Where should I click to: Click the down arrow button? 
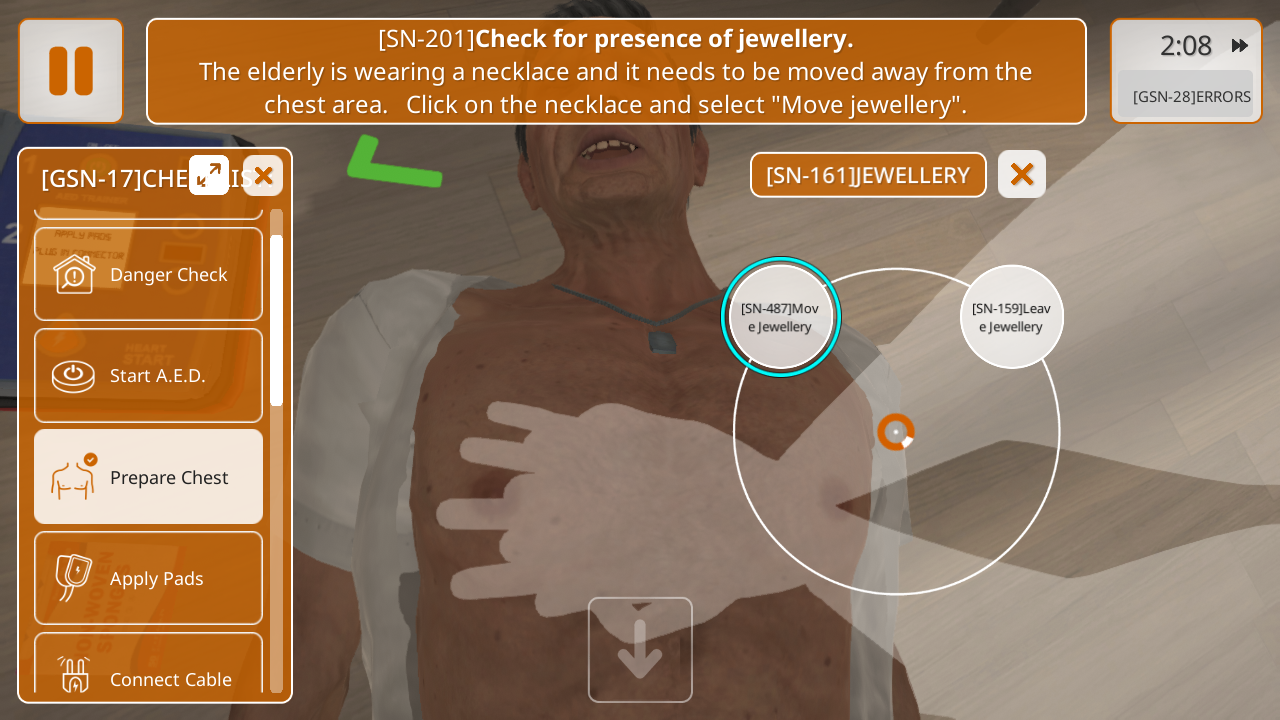(x=640, y=650)
